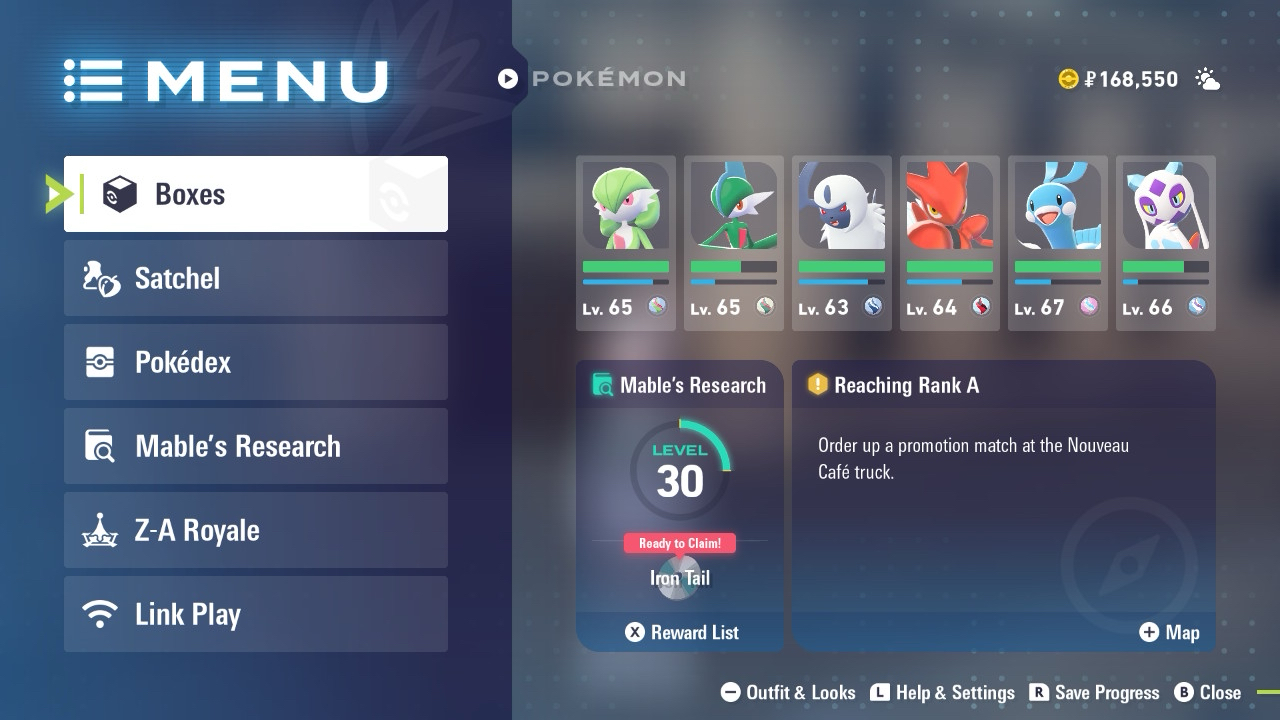Select the Satchel menu entry

(x=255, y=278)
